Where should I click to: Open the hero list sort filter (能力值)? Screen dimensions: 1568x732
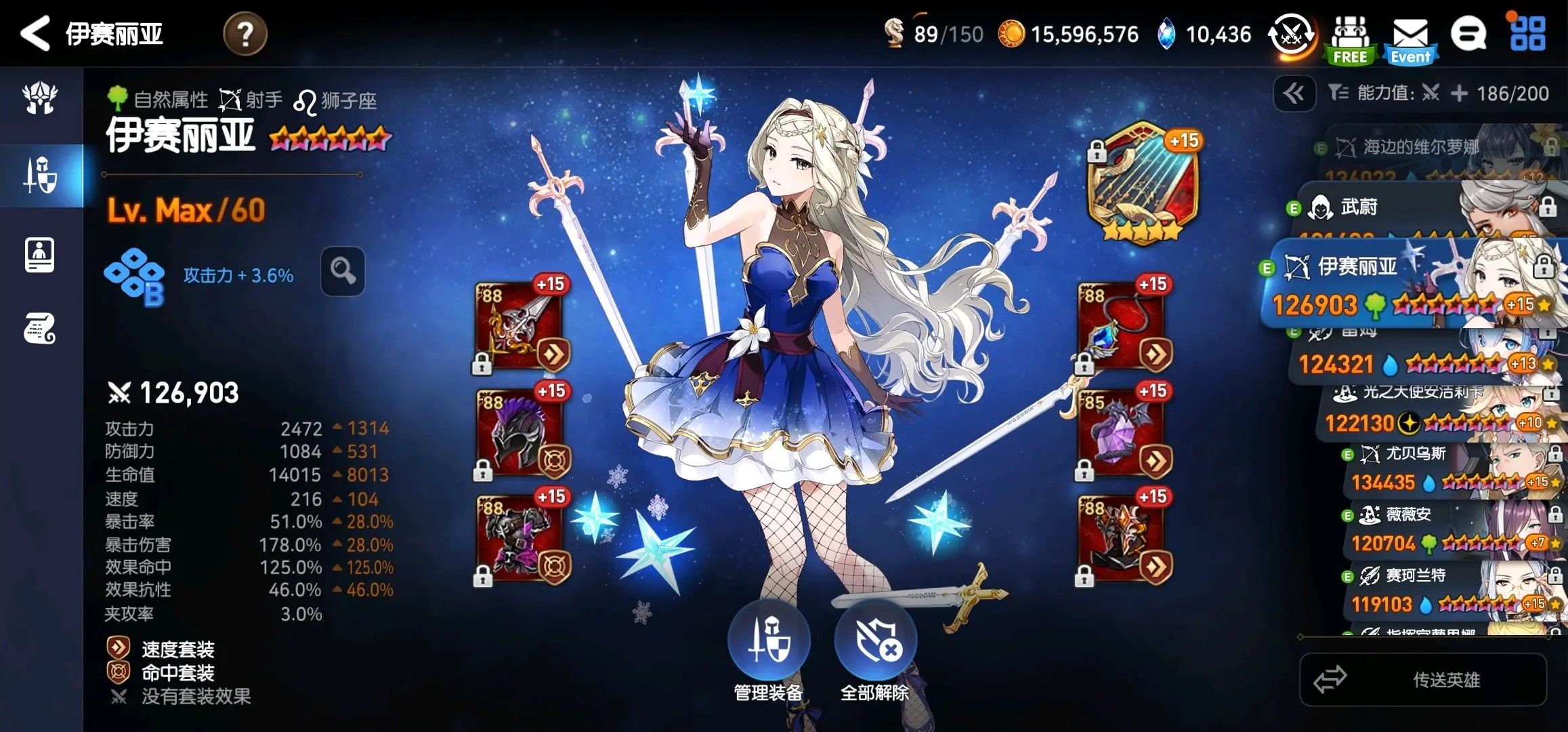point(1436,94)
